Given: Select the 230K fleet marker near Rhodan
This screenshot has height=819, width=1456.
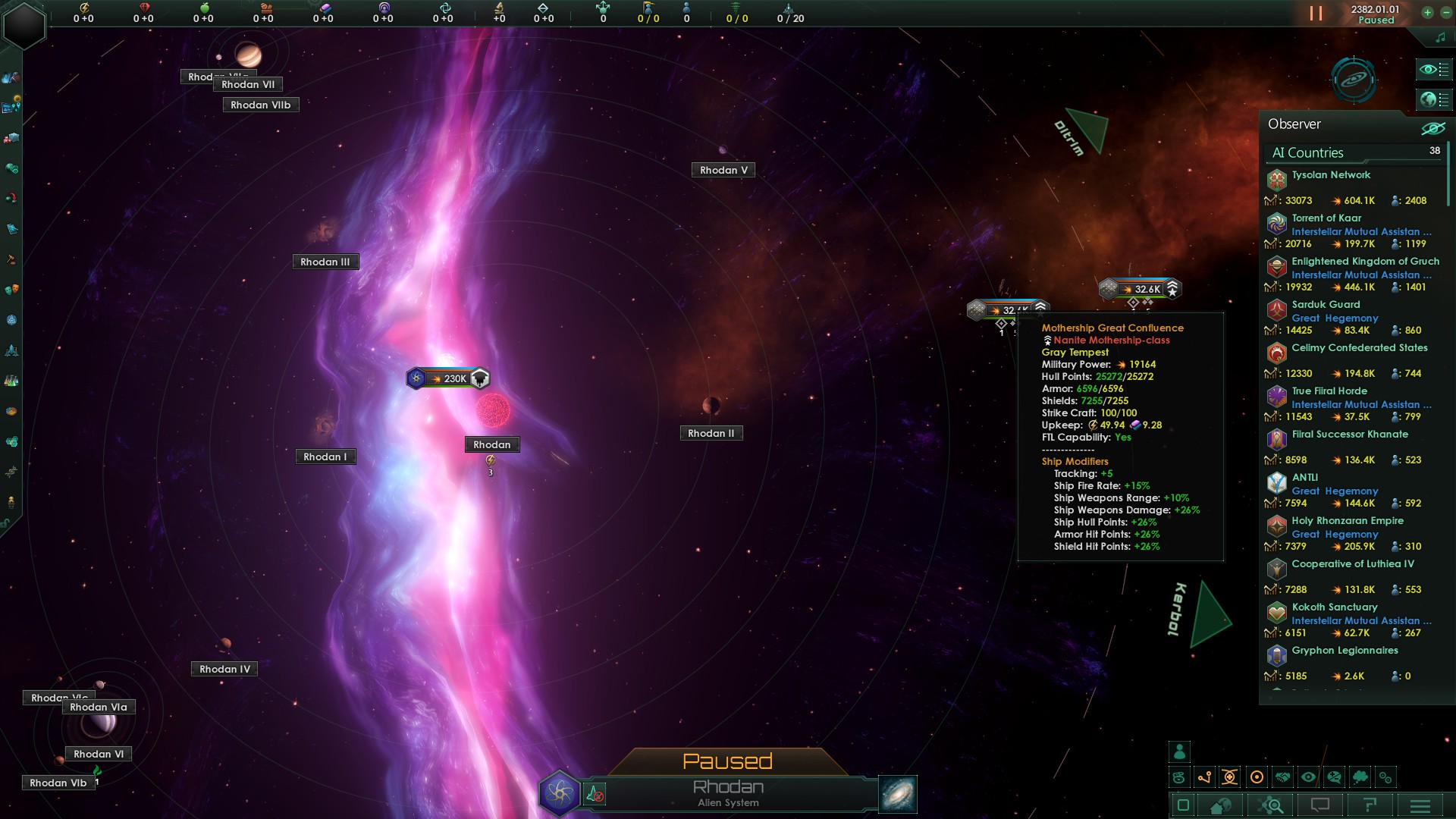Looking at the screenshot, I should click(448, 378).
